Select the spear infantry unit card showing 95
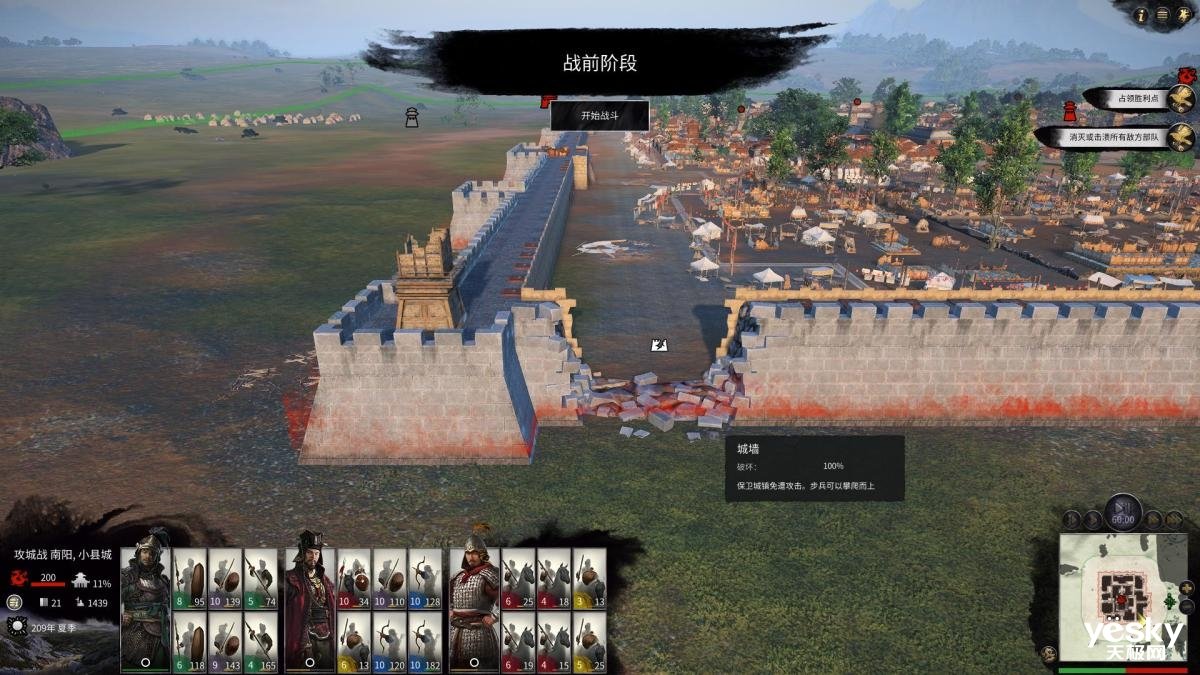Screen dimensions: 1200x675 click(x=189, y=579)
